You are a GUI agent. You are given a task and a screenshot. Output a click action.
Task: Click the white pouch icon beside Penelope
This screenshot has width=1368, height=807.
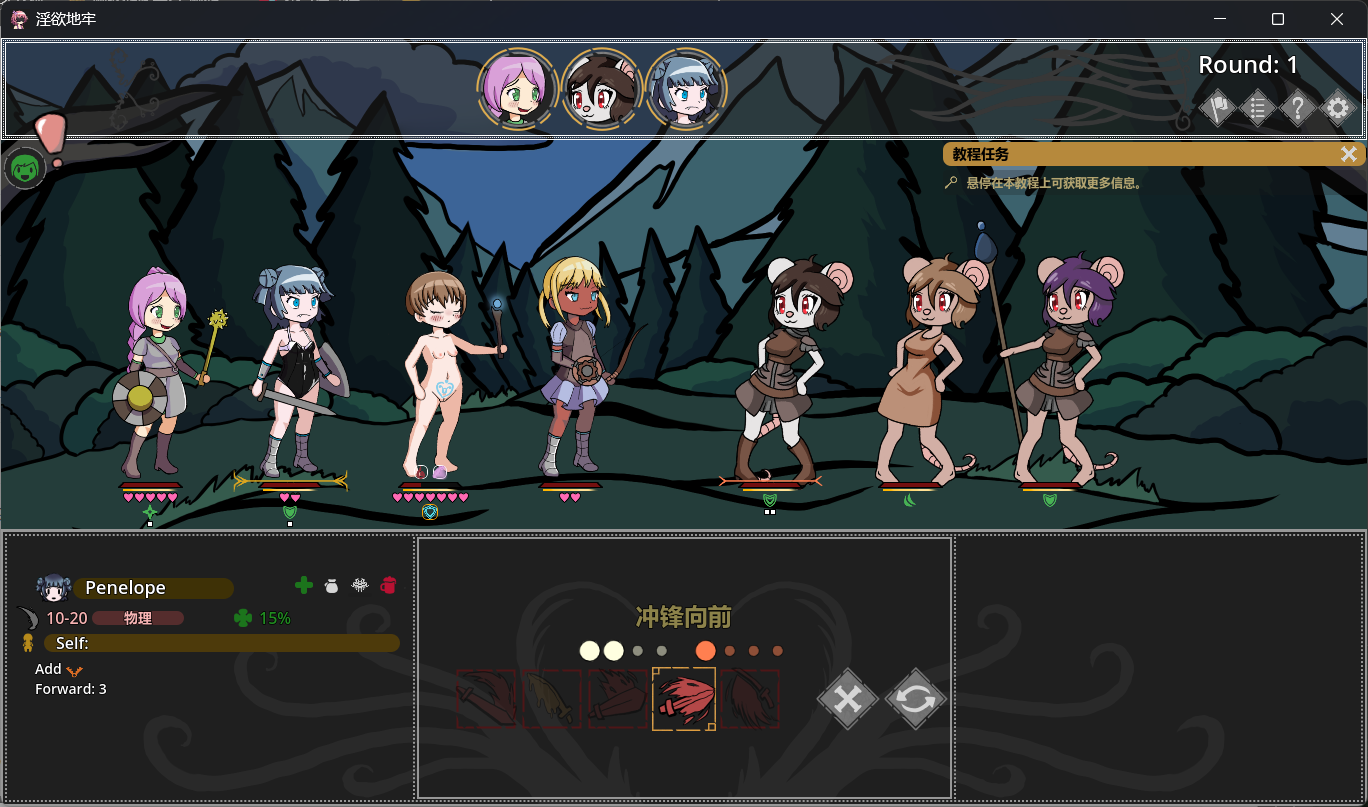click(332, 586)
